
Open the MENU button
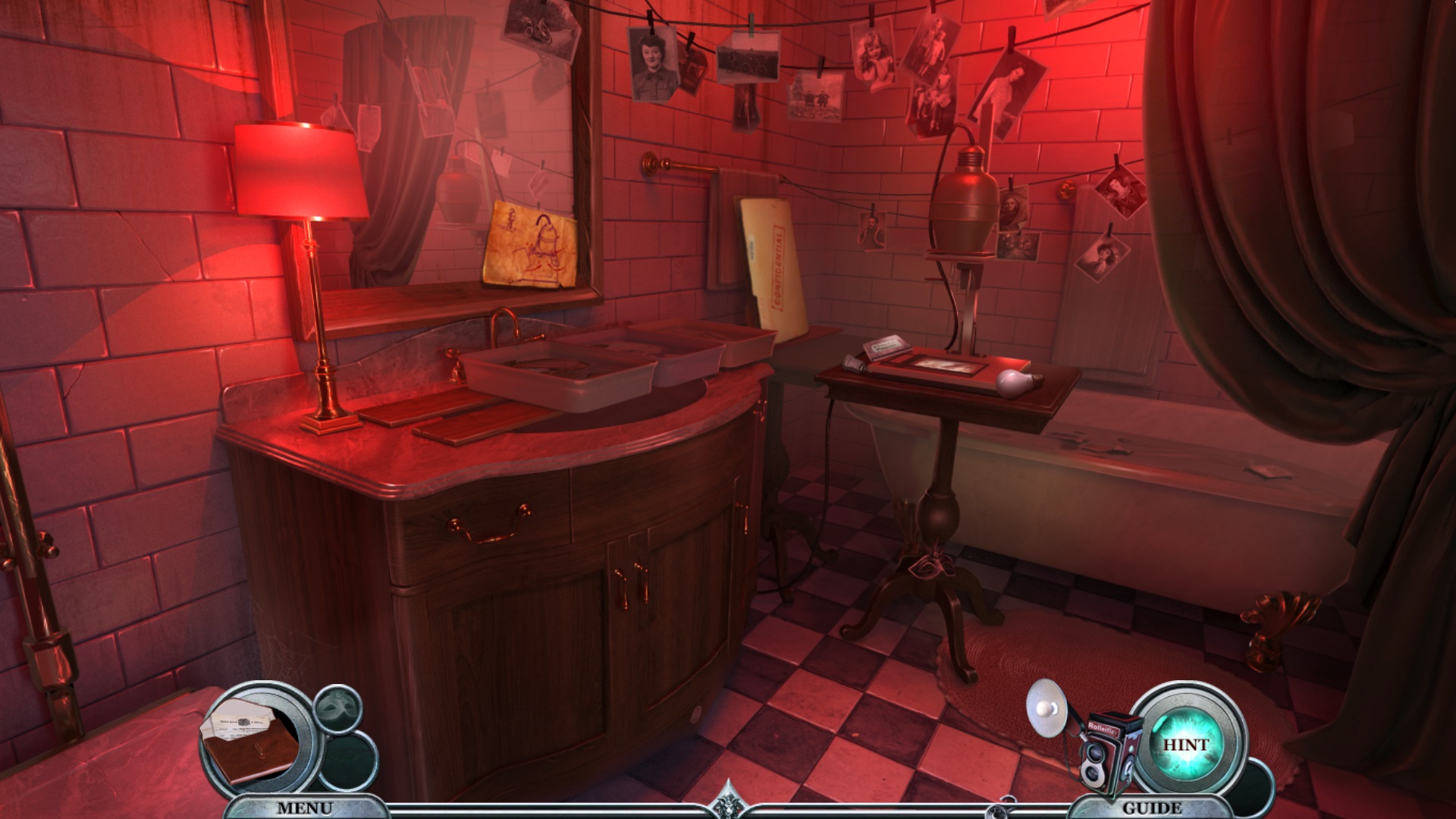tap(304, 808)
